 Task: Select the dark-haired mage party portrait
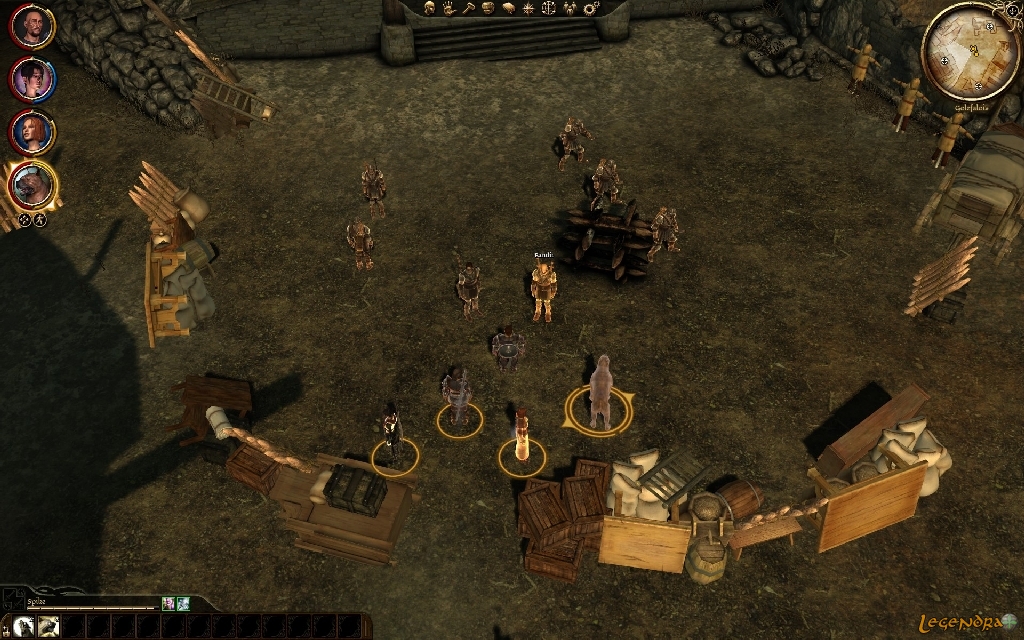33,80
